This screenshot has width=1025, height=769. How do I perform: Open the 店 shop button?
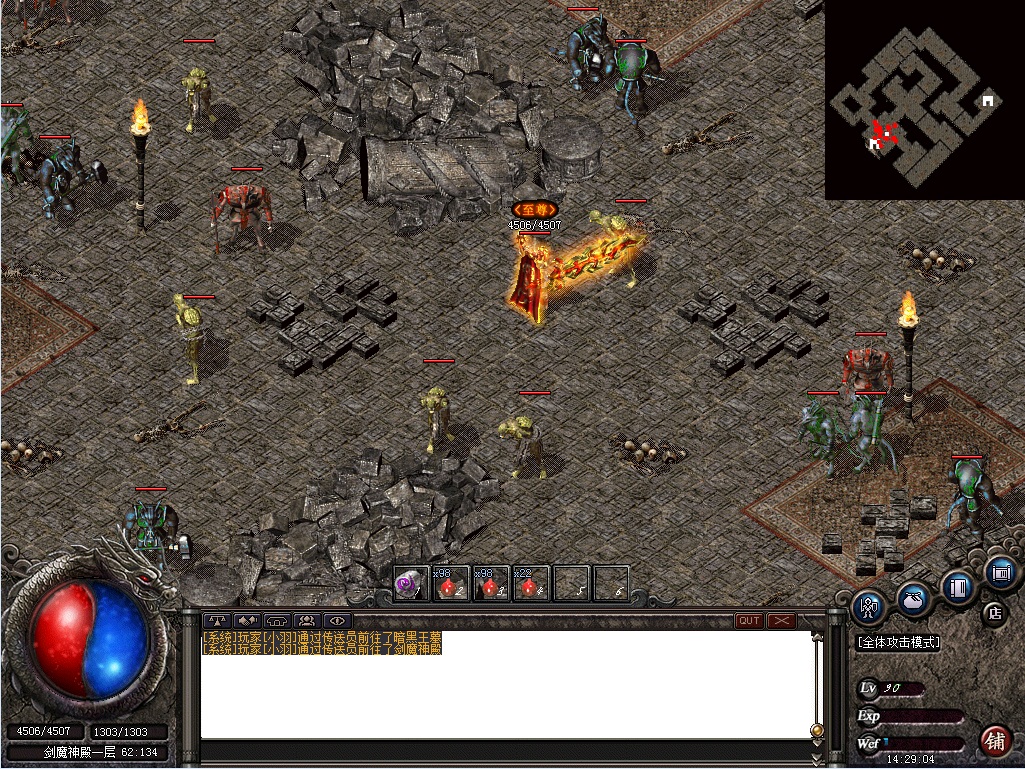tap(993, 612)
